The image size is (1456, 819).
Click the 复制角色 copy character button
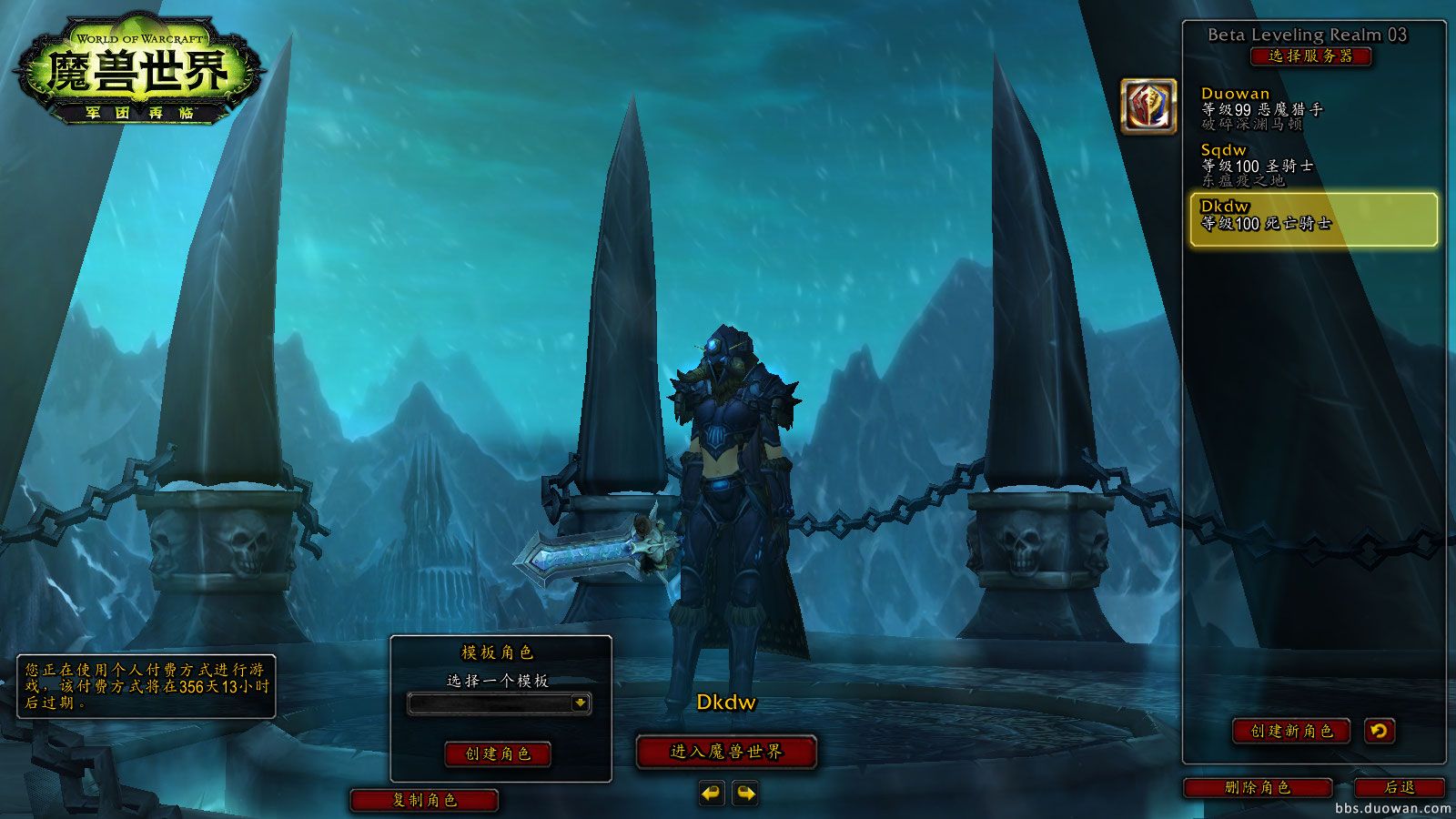click(x=424, y=800)
